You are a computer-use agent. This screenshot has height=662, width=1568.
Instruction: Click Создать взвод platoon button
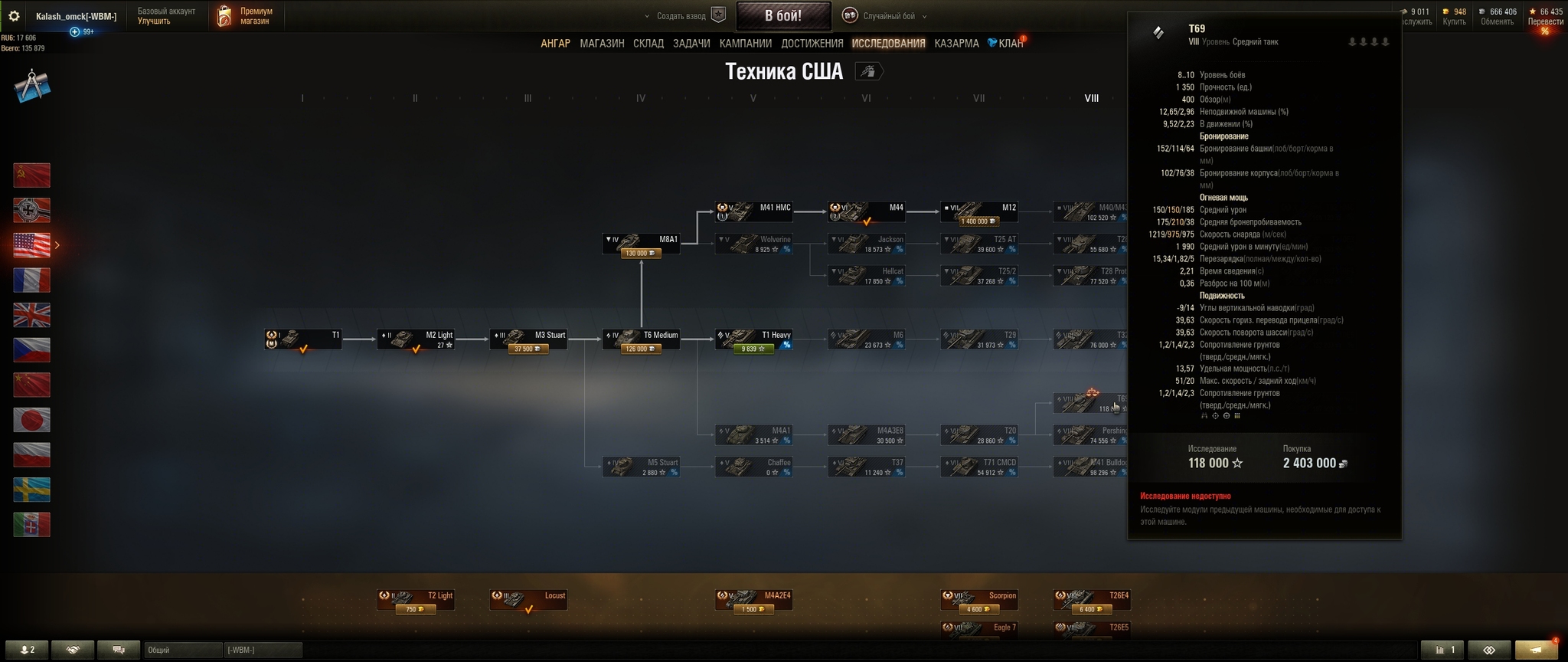coord(681,16)
